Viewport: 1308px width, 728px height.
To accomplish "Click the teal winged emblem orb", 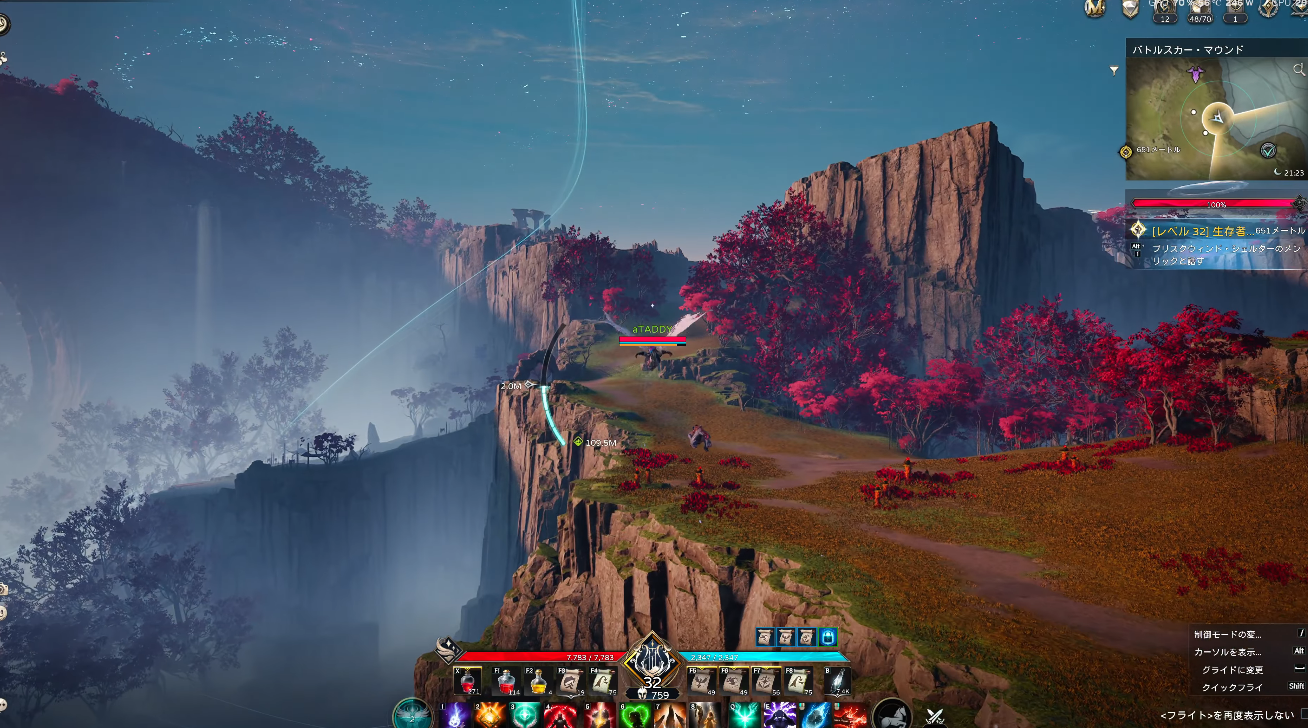I will [x=411, y=714].
